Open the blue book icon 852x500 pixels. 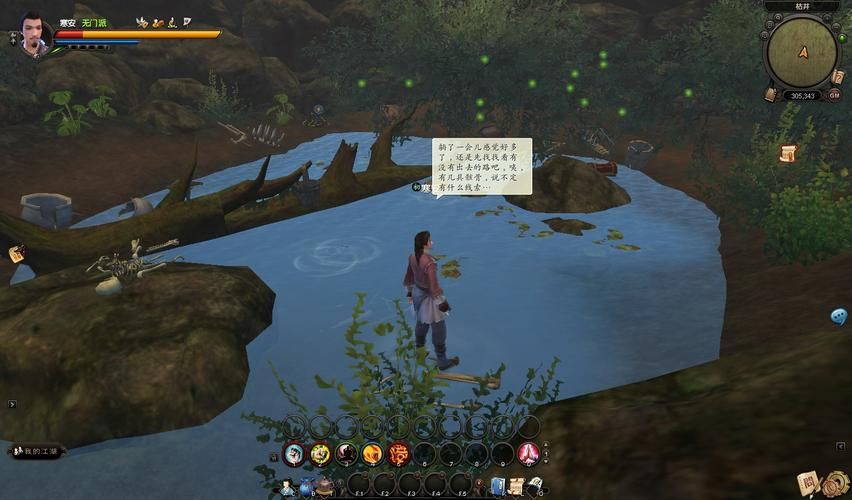(497, 487)
